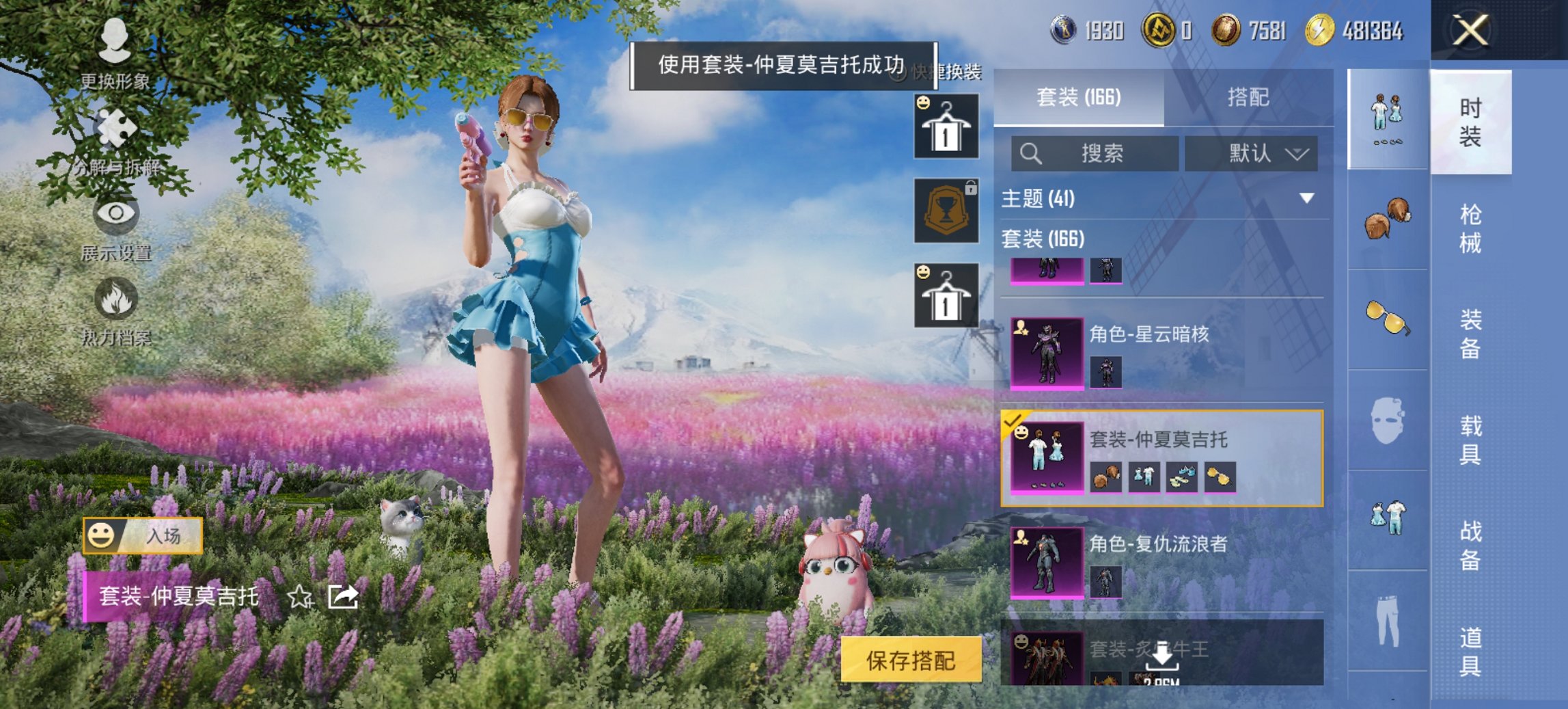Image resolution: width=1568 pixels, height=709 pixels.
Task: Tap the top hanger slot showing 1
Action: click(946, 126)
